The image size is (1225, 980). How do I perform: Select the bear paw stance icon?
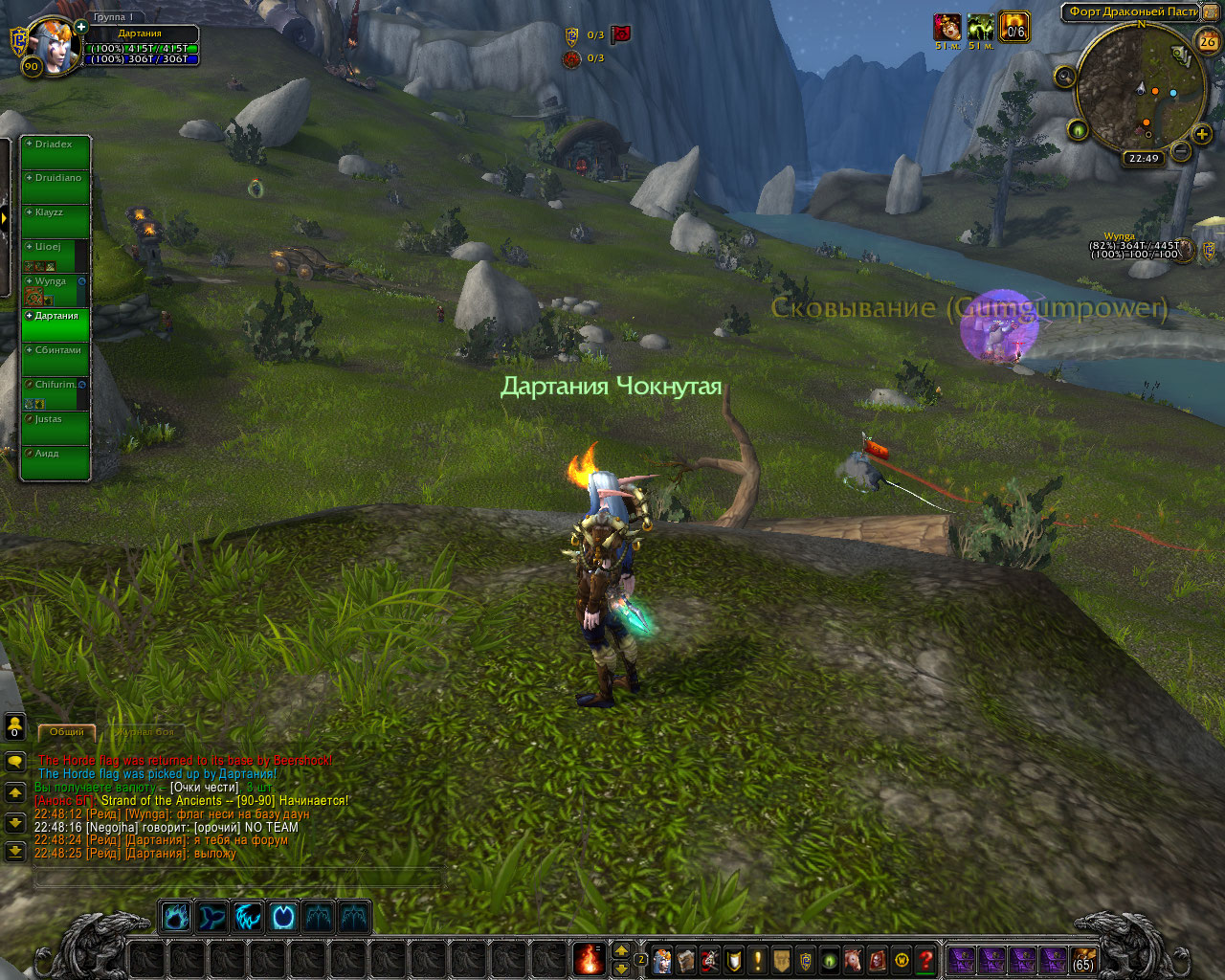click(x=176, y=917)
